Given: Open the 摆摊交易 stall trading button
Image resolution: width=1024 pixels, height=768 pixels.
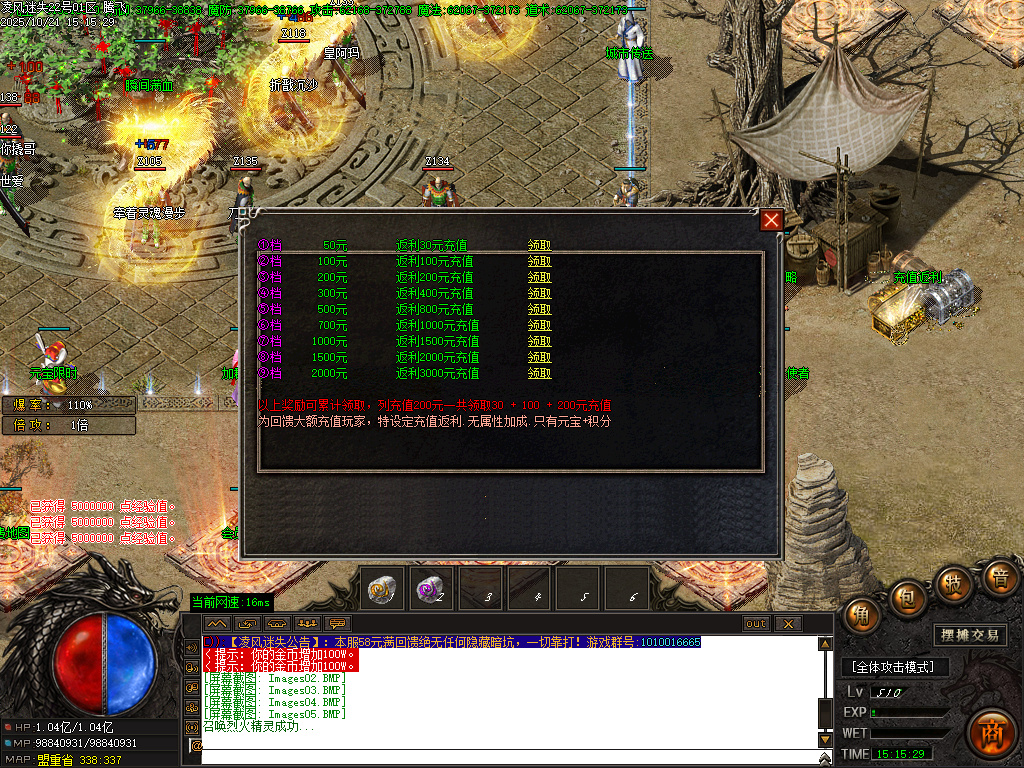Looking at the screenshot, I should tap(971, 635).
